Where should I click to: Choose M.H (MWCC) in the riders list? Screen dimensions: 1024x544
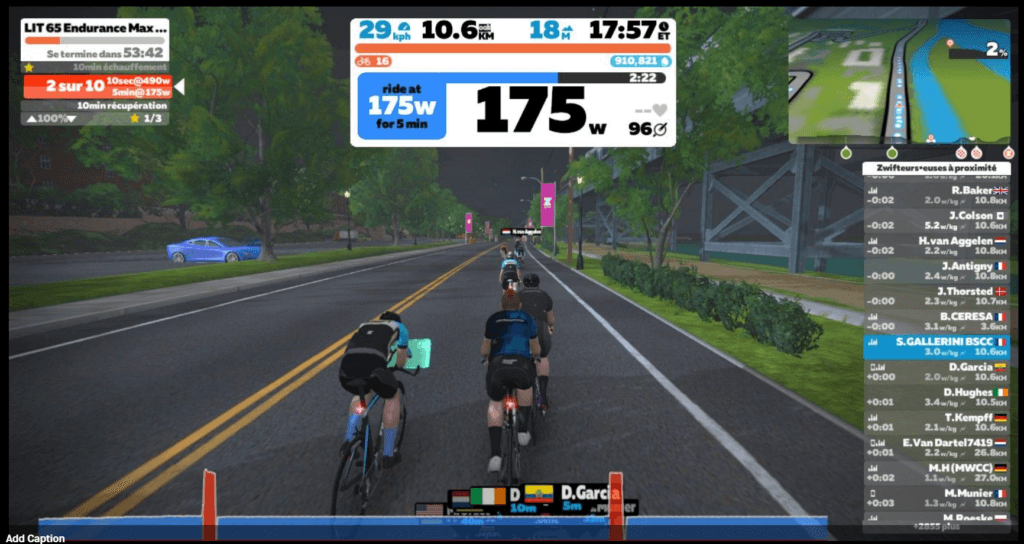click(x=936, y=473)
